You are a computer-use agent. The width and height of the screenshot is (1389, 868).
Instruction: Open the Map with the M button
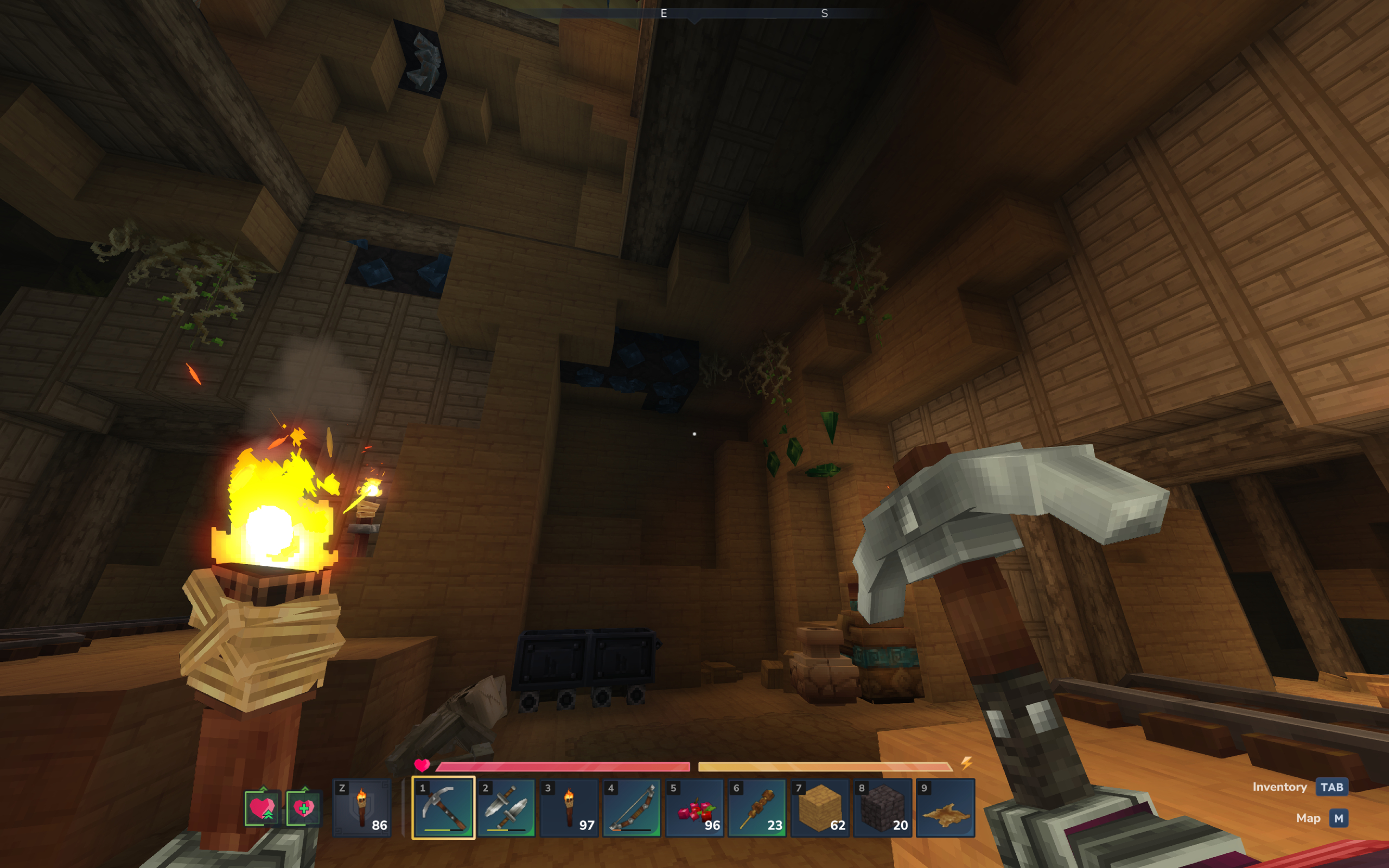[1340, 818]
